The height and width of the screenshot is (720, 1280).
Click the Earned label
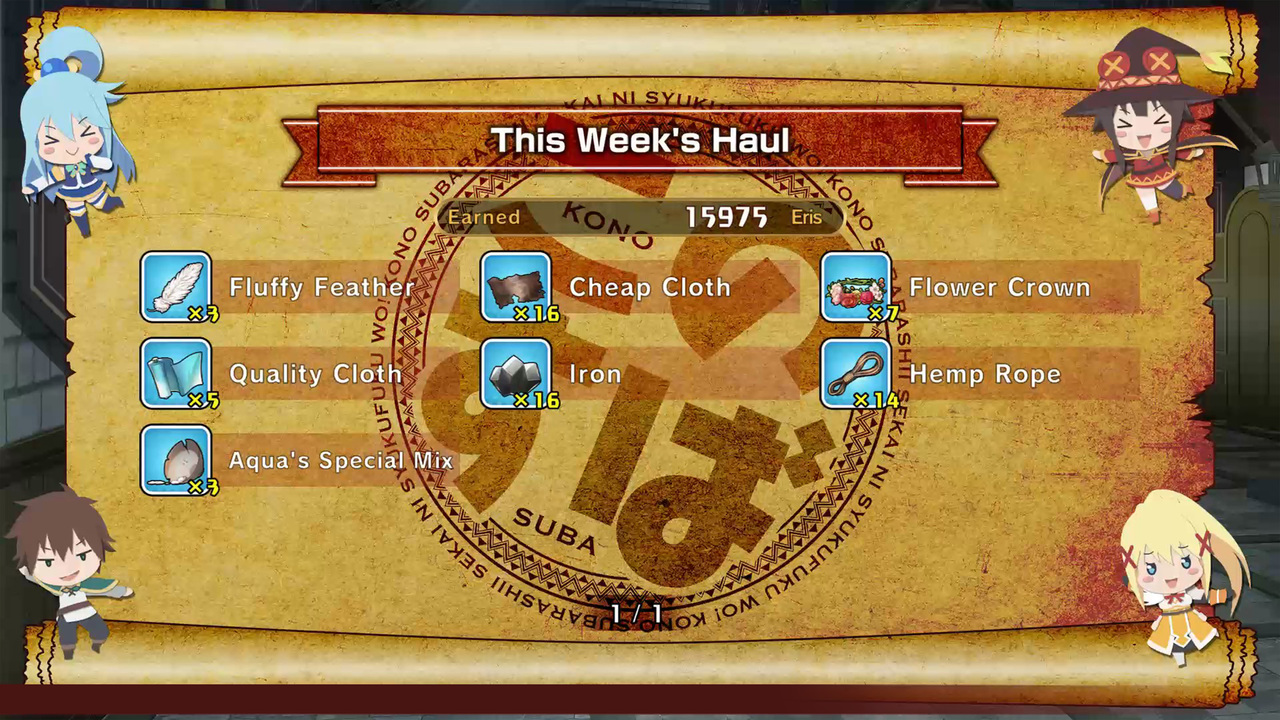[x=484, y=217]
